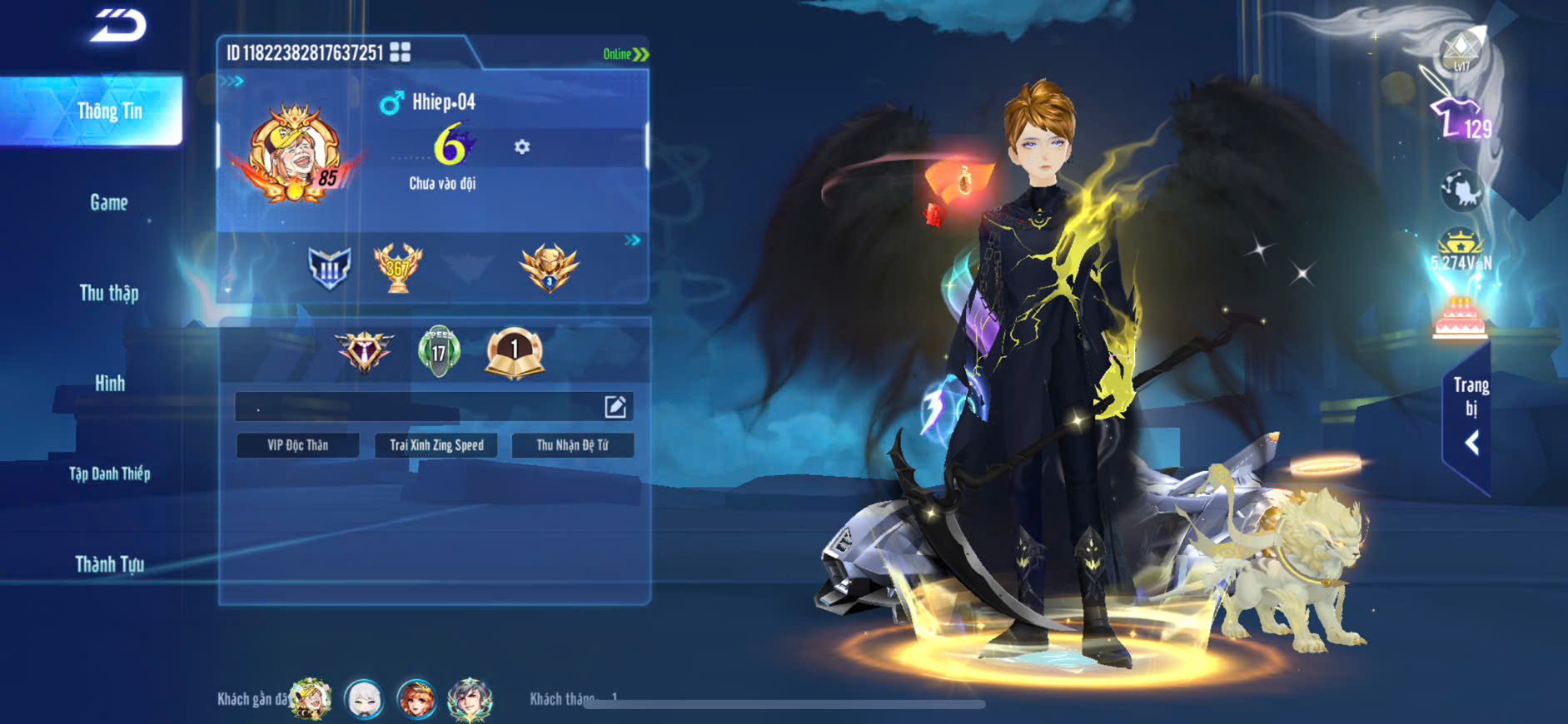
Task: Click the birthday cake icon
Action: click(1460, 319)
